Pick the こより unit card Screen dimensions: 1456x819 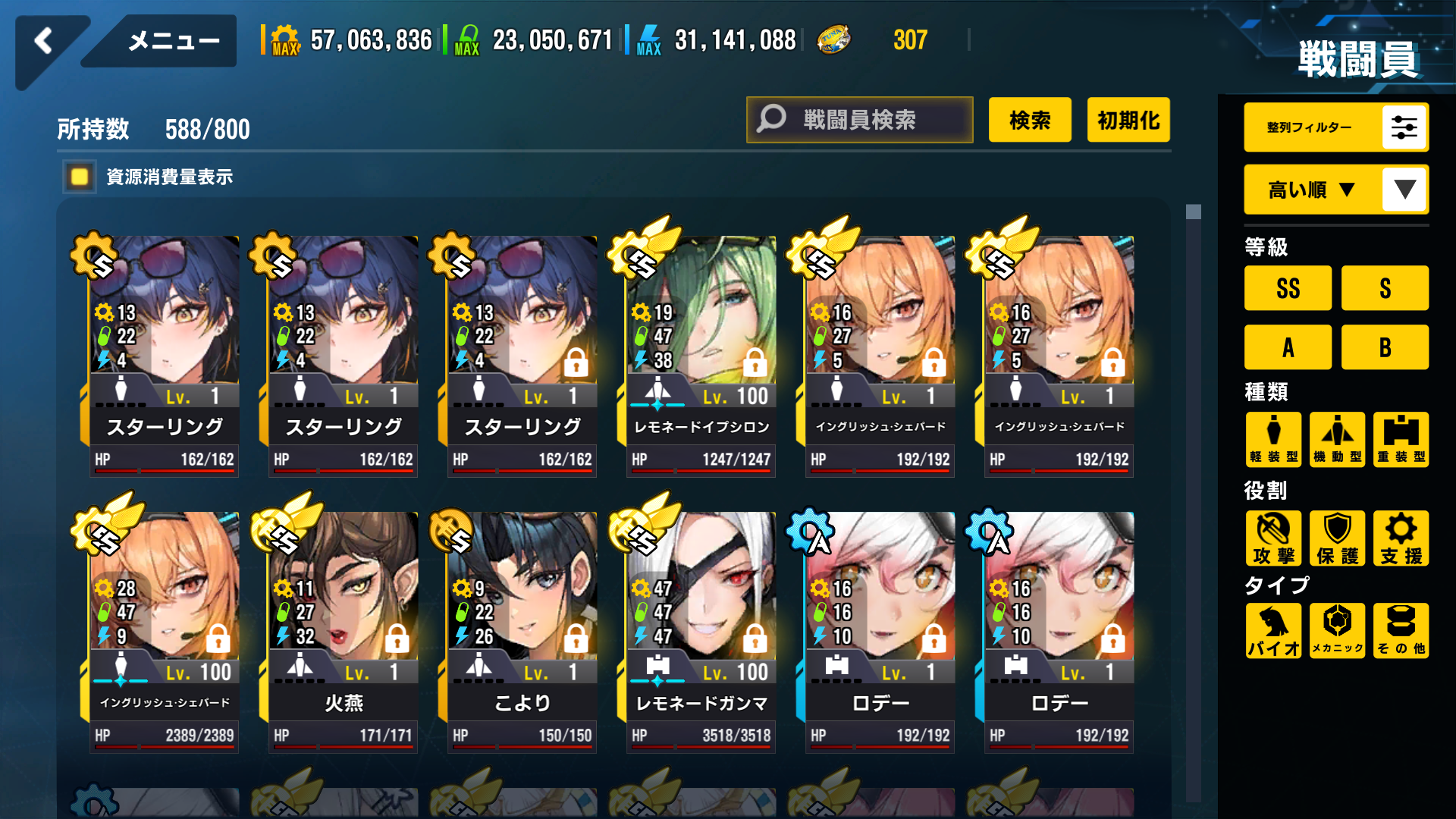point(522,629)
